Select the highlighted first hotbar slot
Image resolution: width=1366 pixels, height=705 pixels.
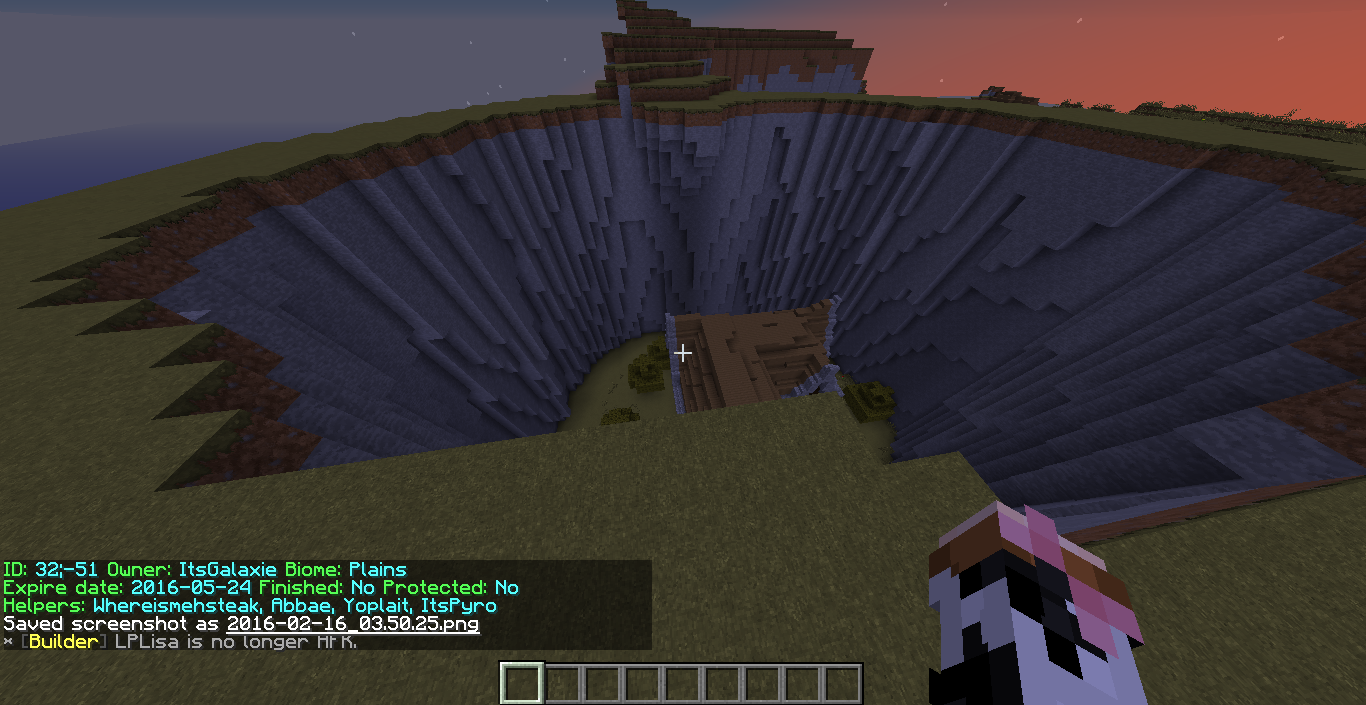click(522, 684)
